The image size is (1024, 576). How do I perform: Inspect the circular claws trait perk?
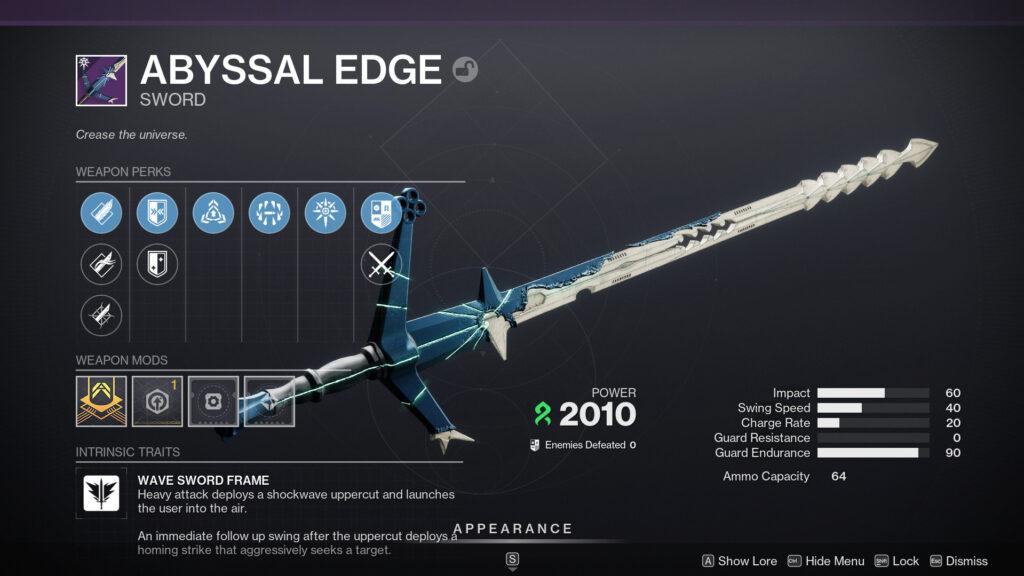pyautogui.click(x=269, y=213)
